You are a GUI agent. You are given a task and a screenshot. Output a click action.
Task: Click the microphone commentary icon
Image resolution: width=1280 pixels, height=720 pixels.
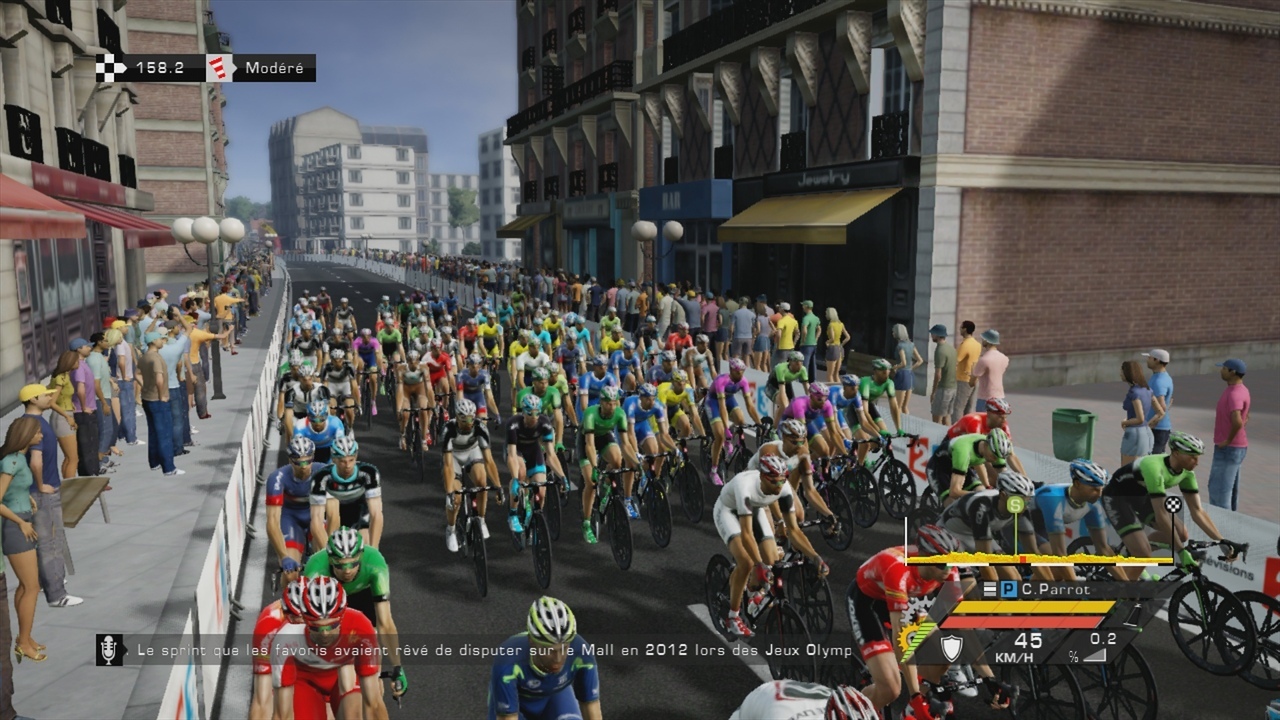click(x=109, y=650)
